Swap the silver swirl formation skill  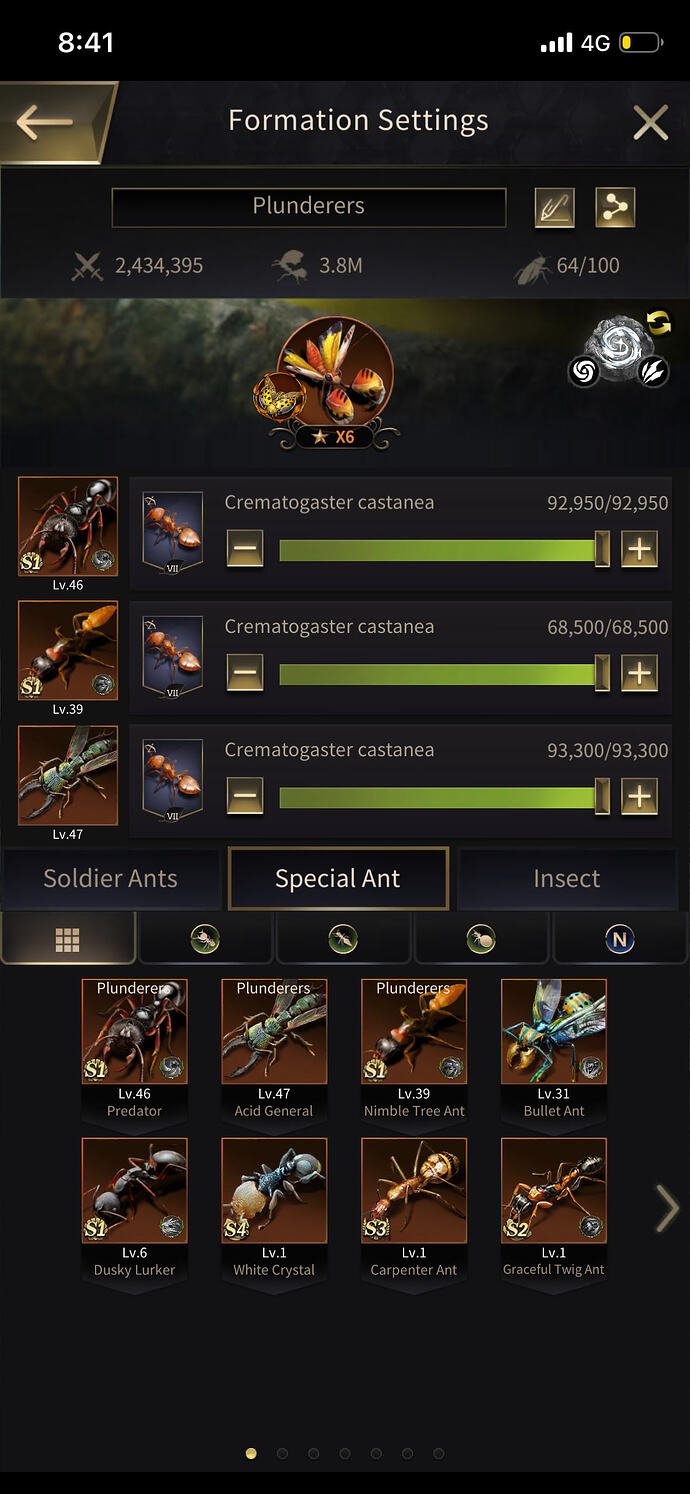pyautogui.click(x=659, y=323)
